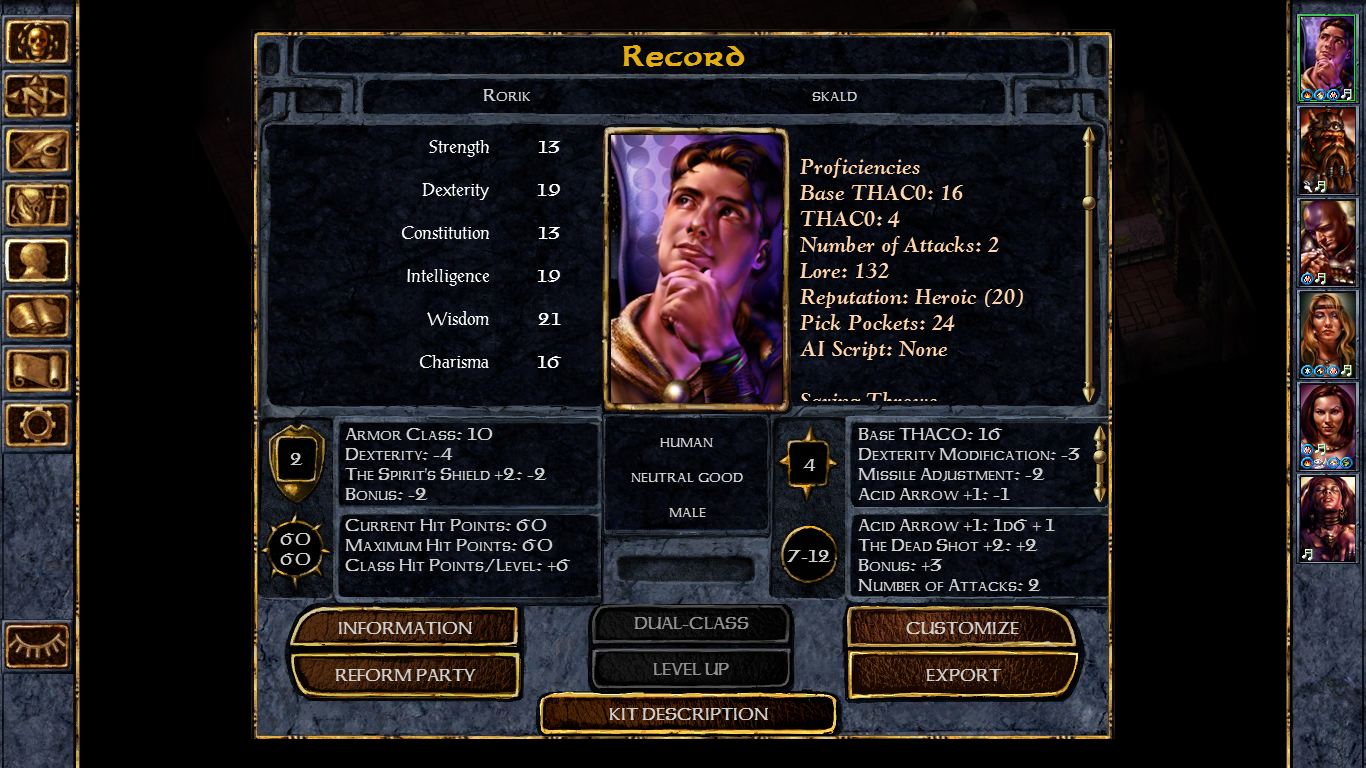Open the Customize options
Image resolution: width=1366 pixels, height=768 pixels.
(962, 628)
